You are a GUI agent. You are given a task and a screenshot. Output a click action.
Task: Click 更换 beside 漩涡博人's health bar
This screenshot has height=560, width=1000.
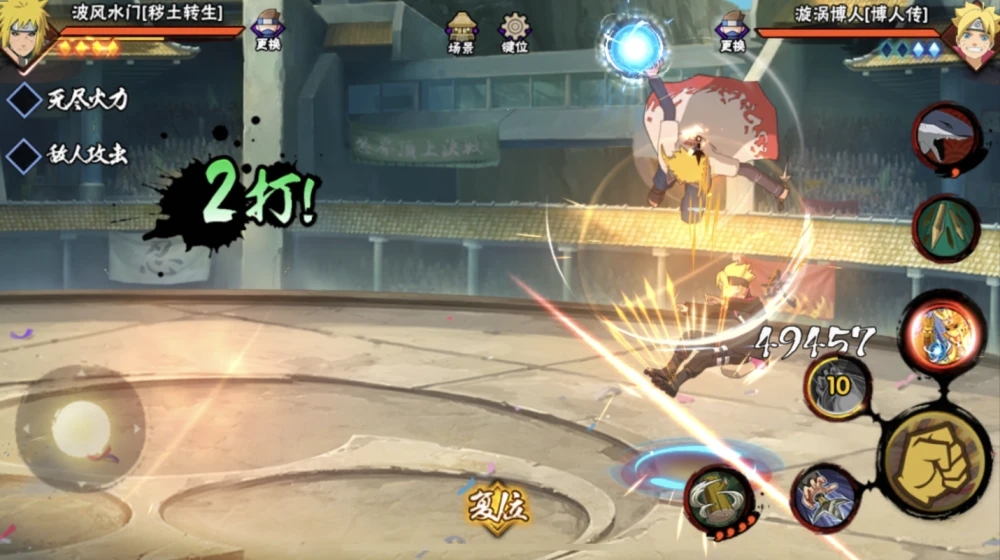[732, 30]
